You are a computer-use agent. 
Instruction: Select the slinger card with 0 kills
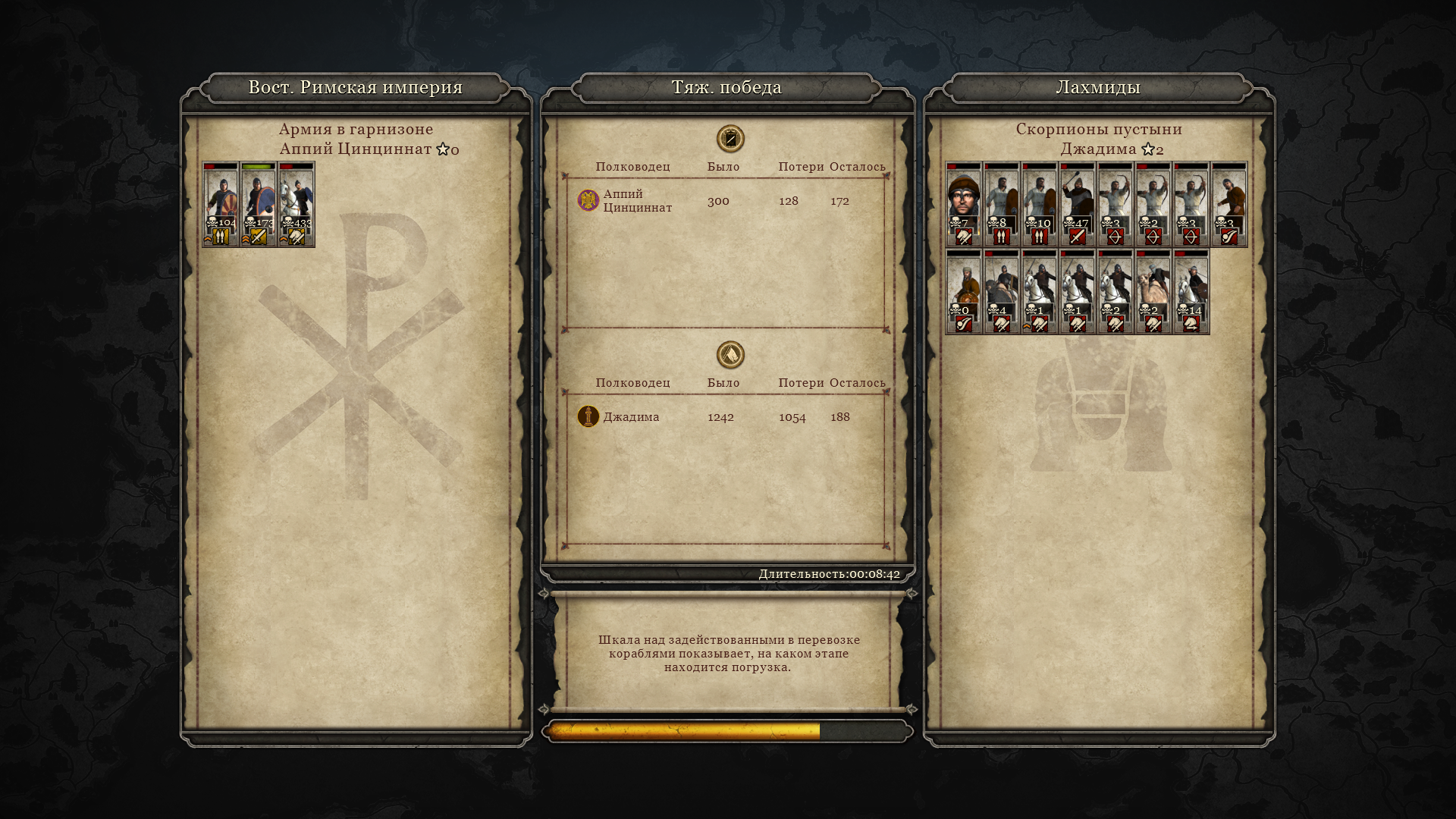click(964, 292)
